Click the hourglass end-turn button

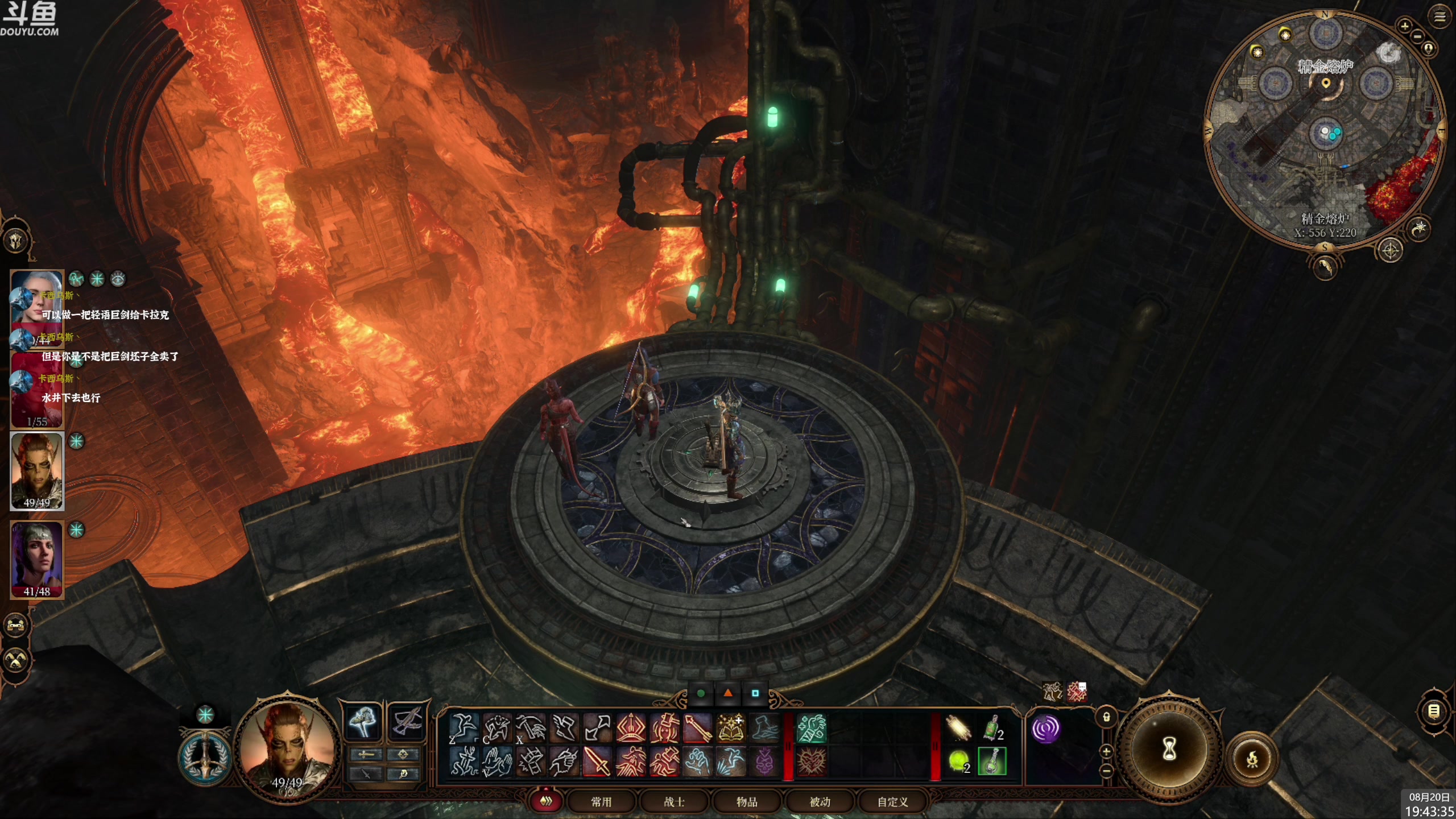pyautogui.click(x=1169, y=749)
